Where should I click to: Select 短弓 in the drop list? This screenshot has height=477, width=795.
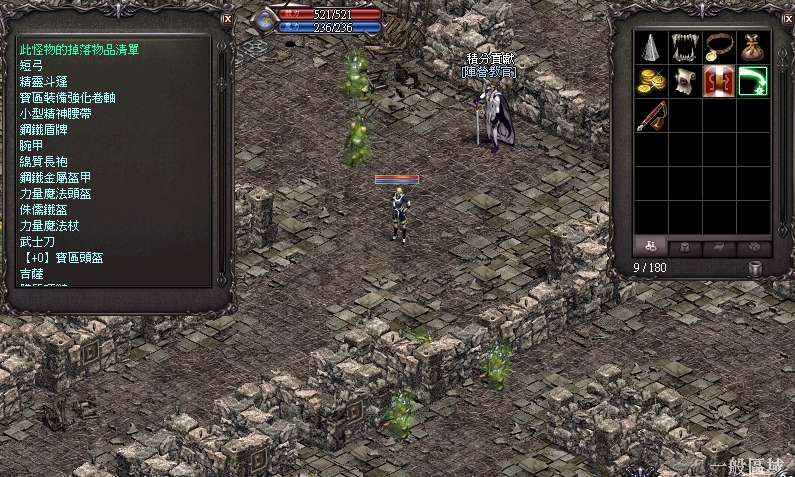pyautogui.click(x=32, y=64)
